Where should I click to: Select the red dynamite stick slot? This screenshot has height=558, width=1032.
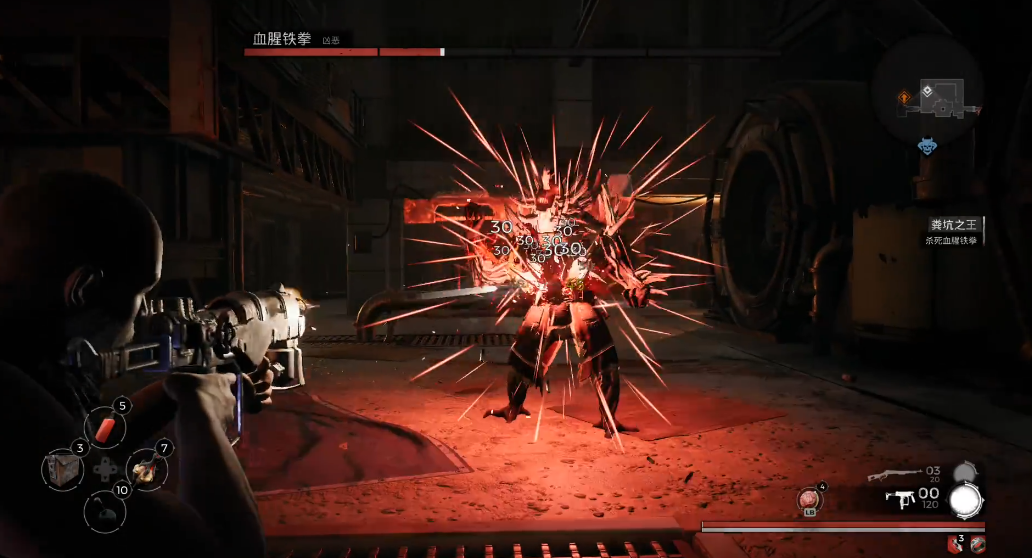click(x=105, y=428)
